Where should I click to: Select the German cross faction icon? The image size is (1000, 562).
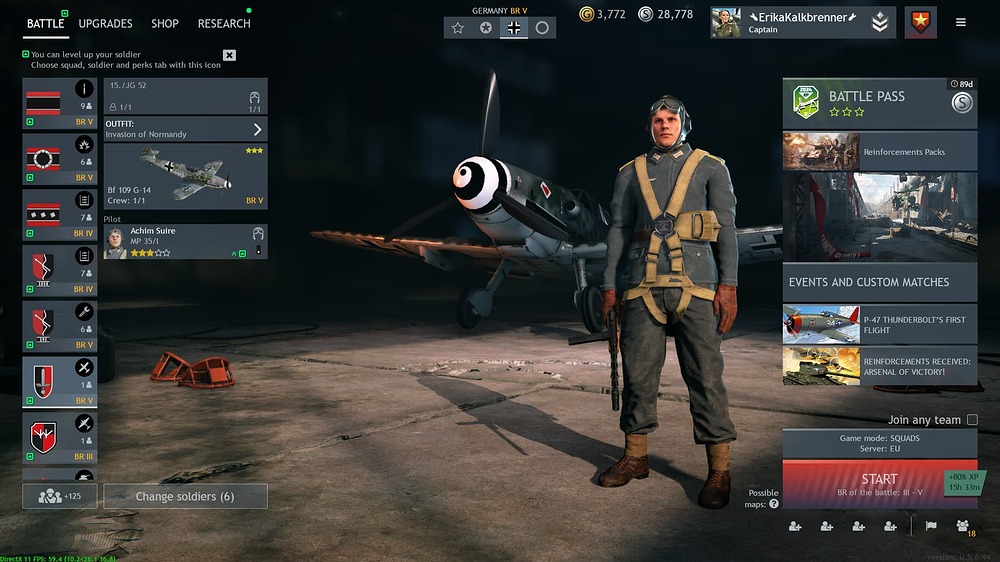click(x=514, y=28)
